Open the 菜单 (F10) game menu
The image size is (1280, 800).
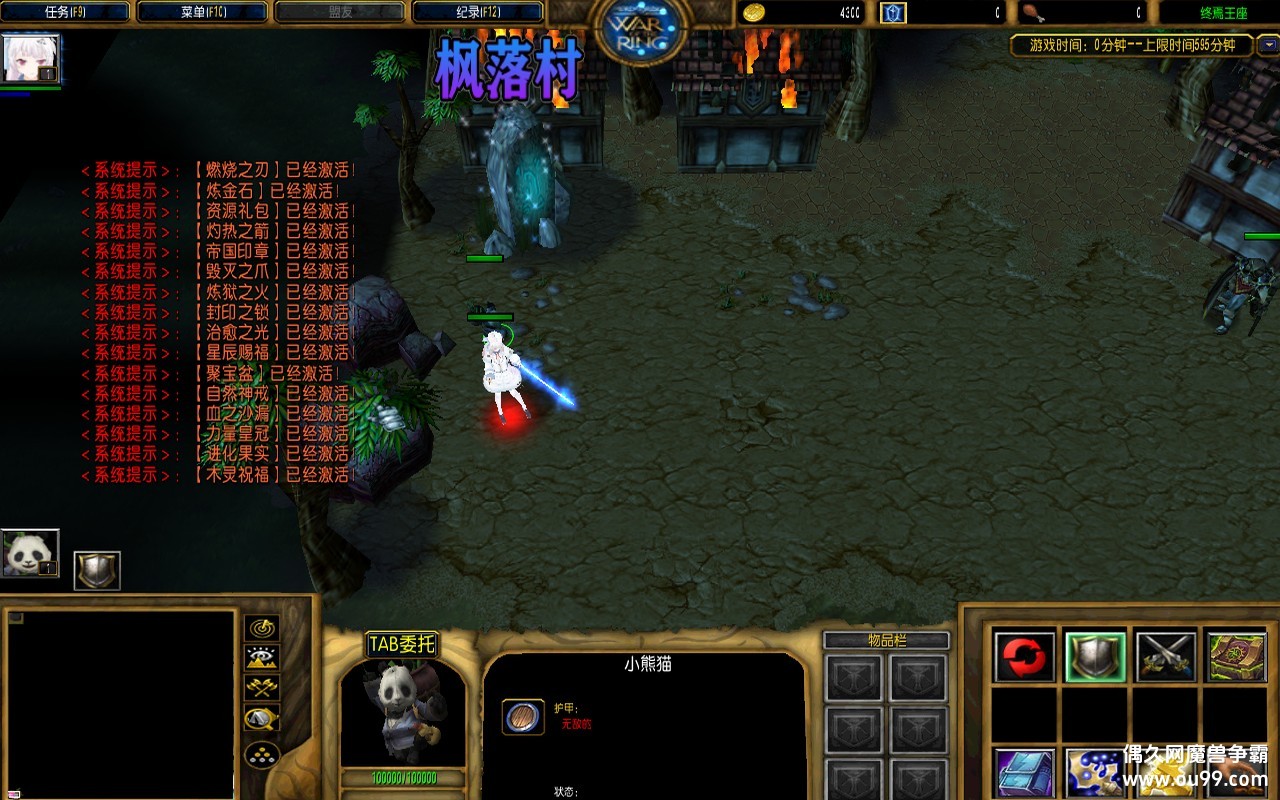pos(203,12)
